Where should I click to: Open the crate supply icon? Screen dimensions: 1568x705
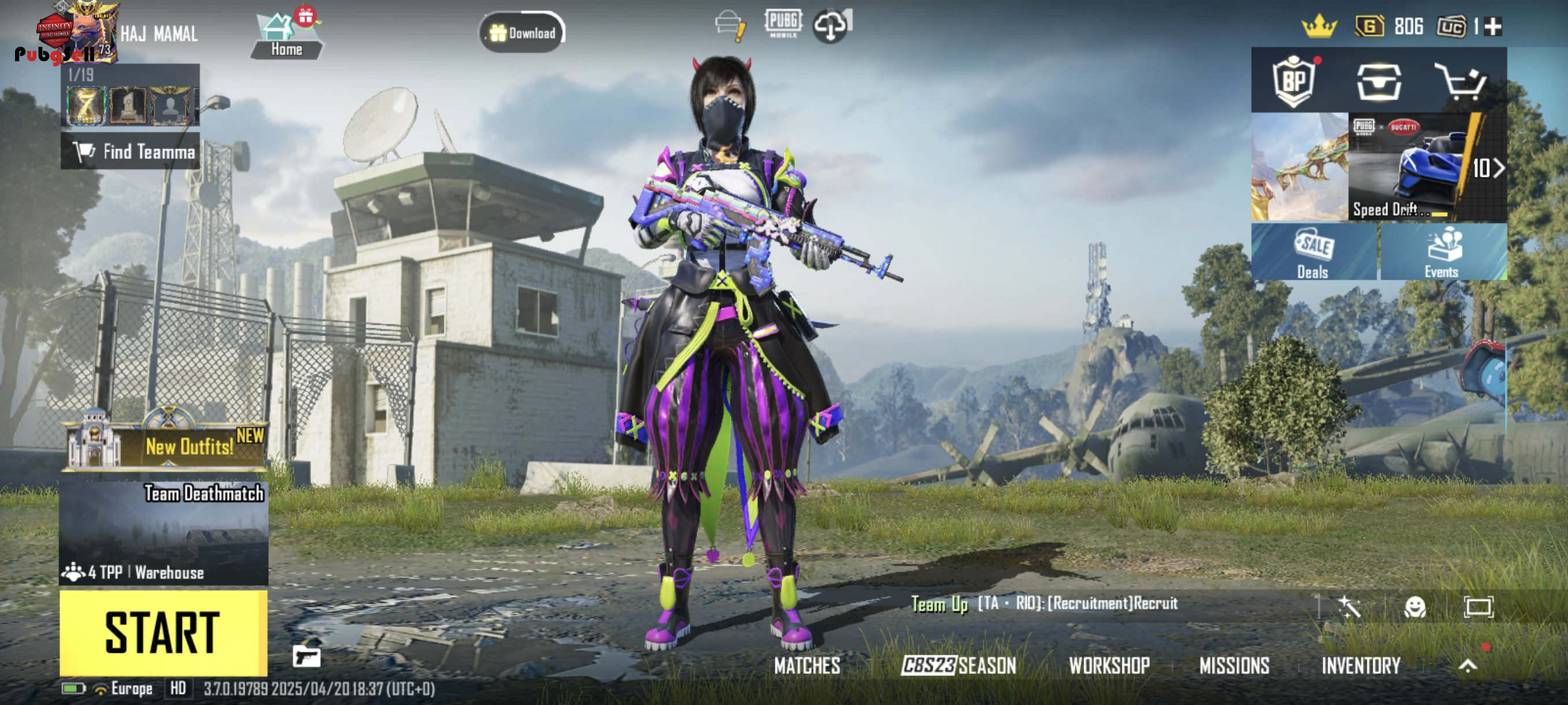pyautogui.click(x=1379, y=81)
